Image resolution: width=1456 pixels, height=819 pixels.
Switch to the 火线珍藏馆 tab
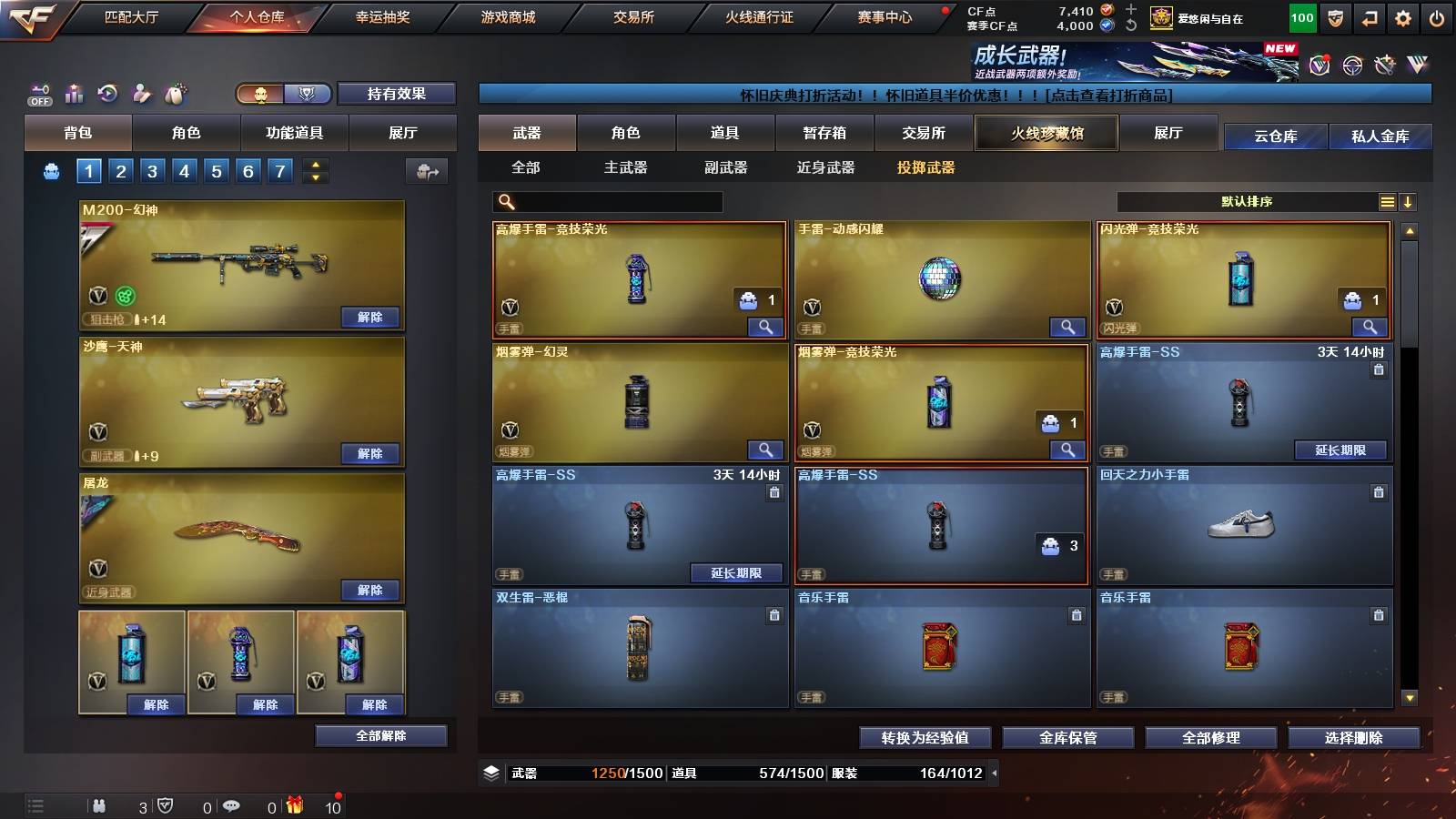[x=1046, y=133]
